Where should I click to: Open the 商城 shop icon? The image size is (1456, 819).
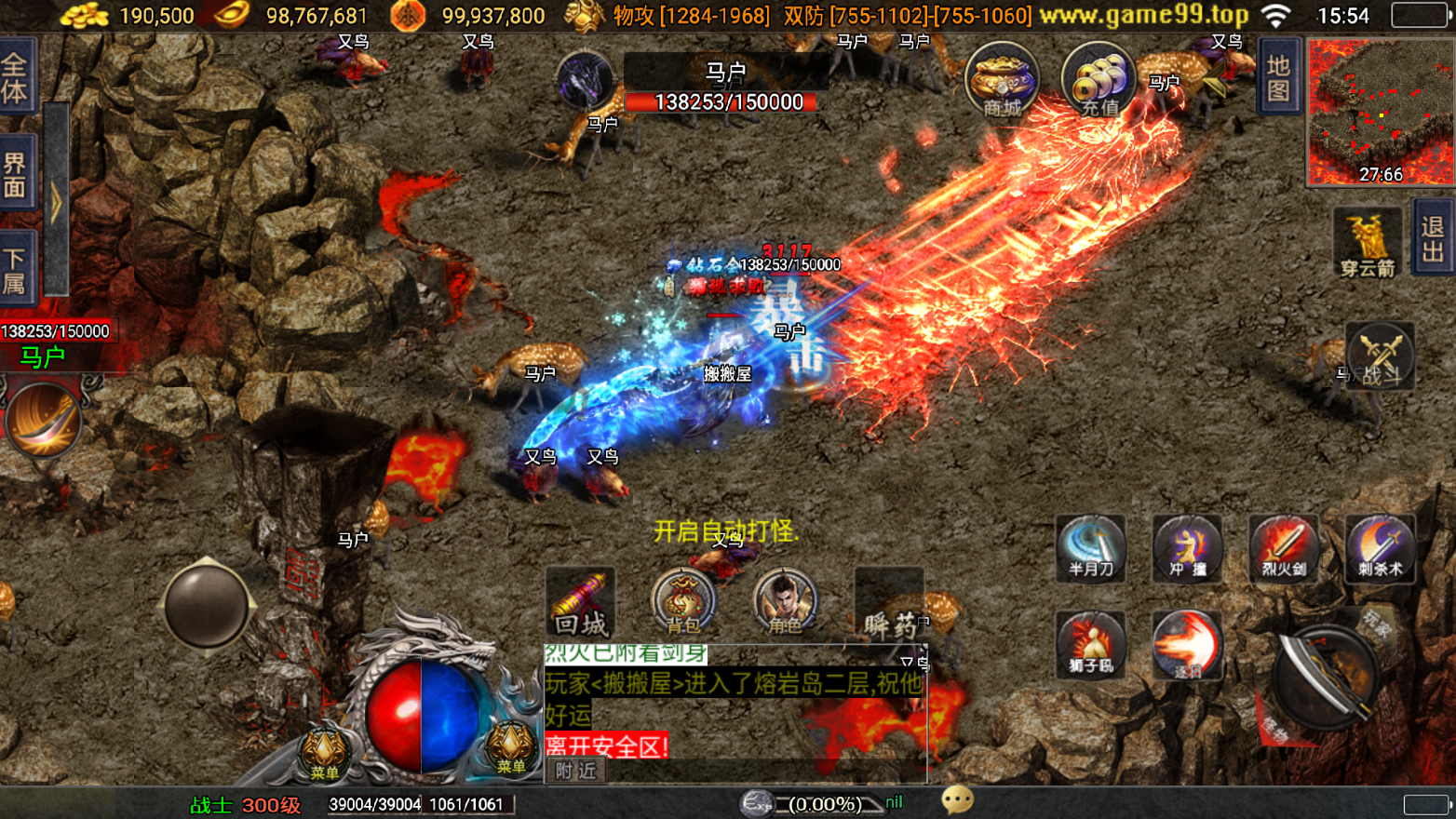click(x=1002, y=81)
